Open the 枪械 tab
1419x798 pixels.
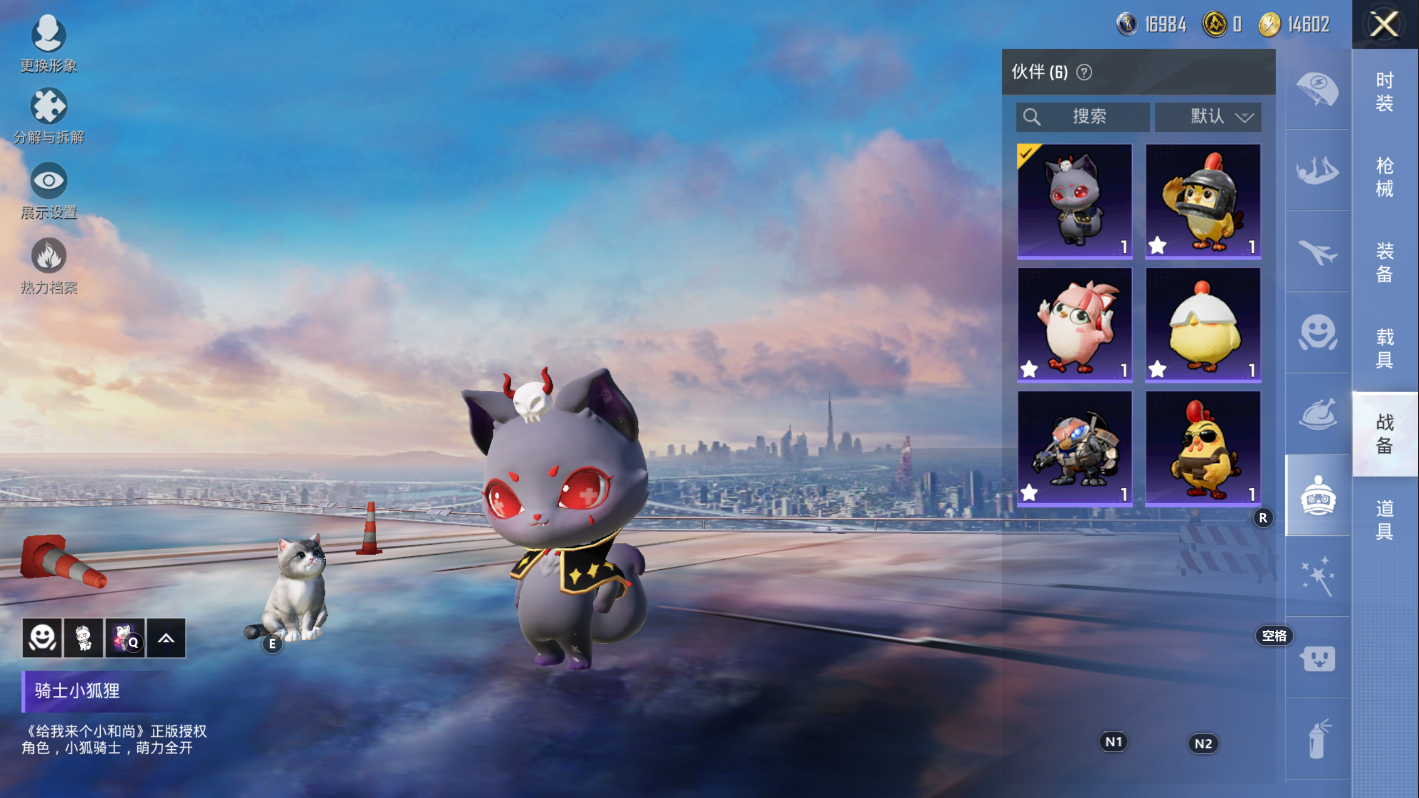pos(1384,177)
